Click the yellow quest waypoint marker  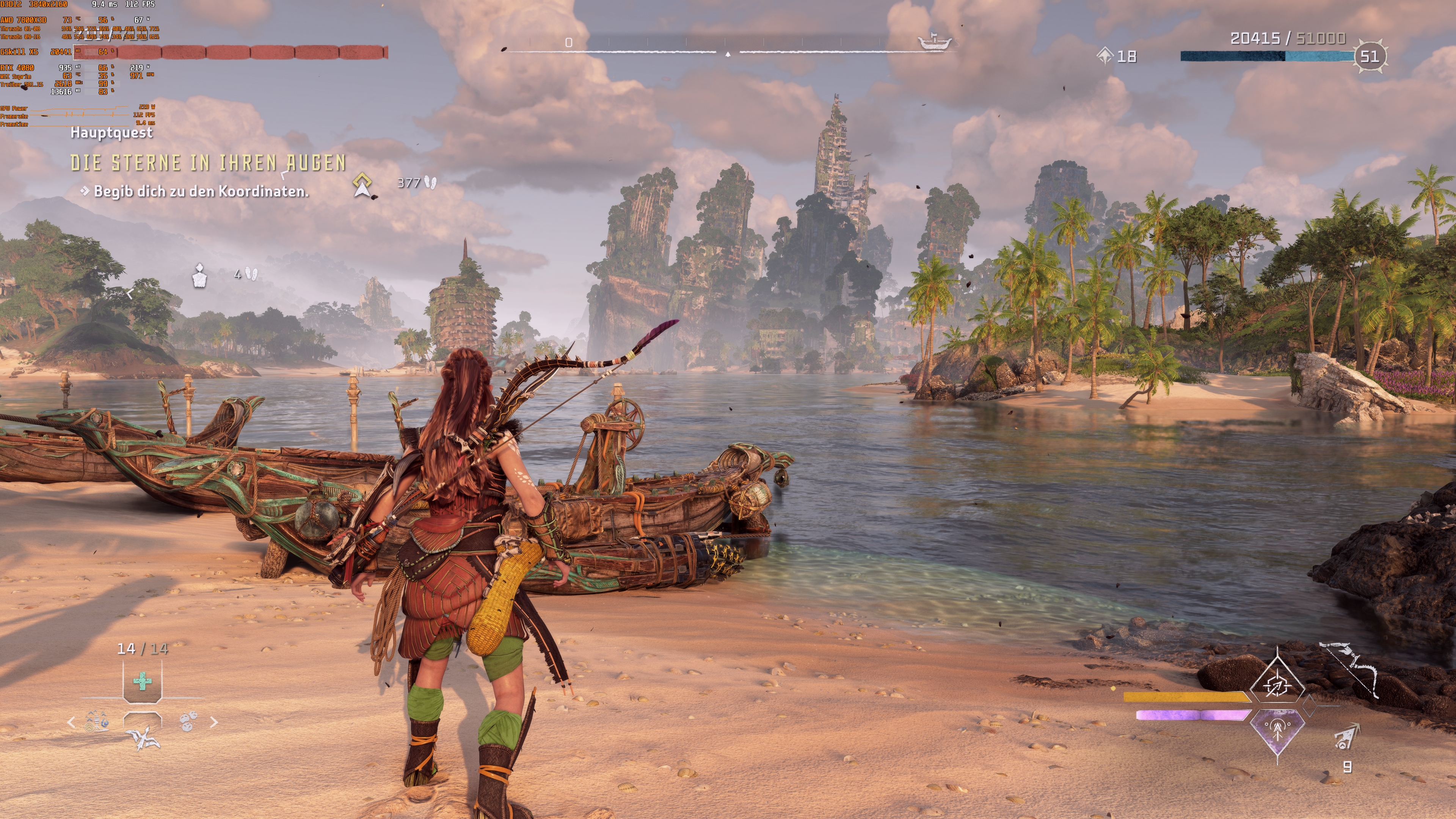362,185
